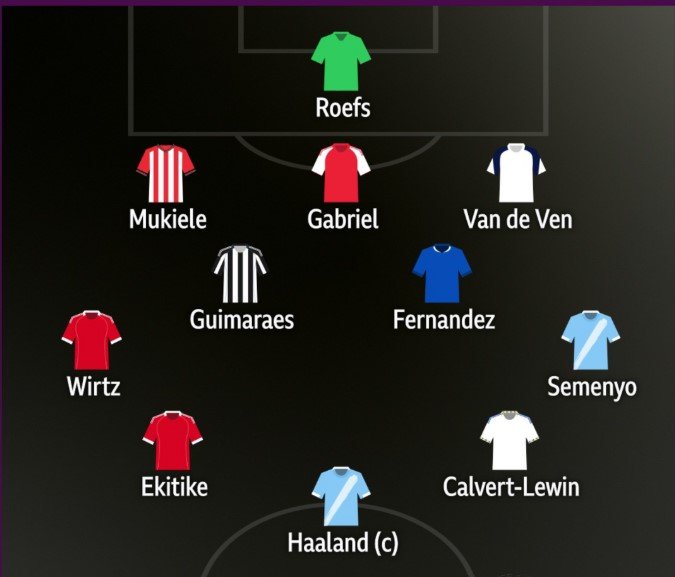Select Ekitike's red shirt
Viewport: 675px width, 577px height.
174,441
